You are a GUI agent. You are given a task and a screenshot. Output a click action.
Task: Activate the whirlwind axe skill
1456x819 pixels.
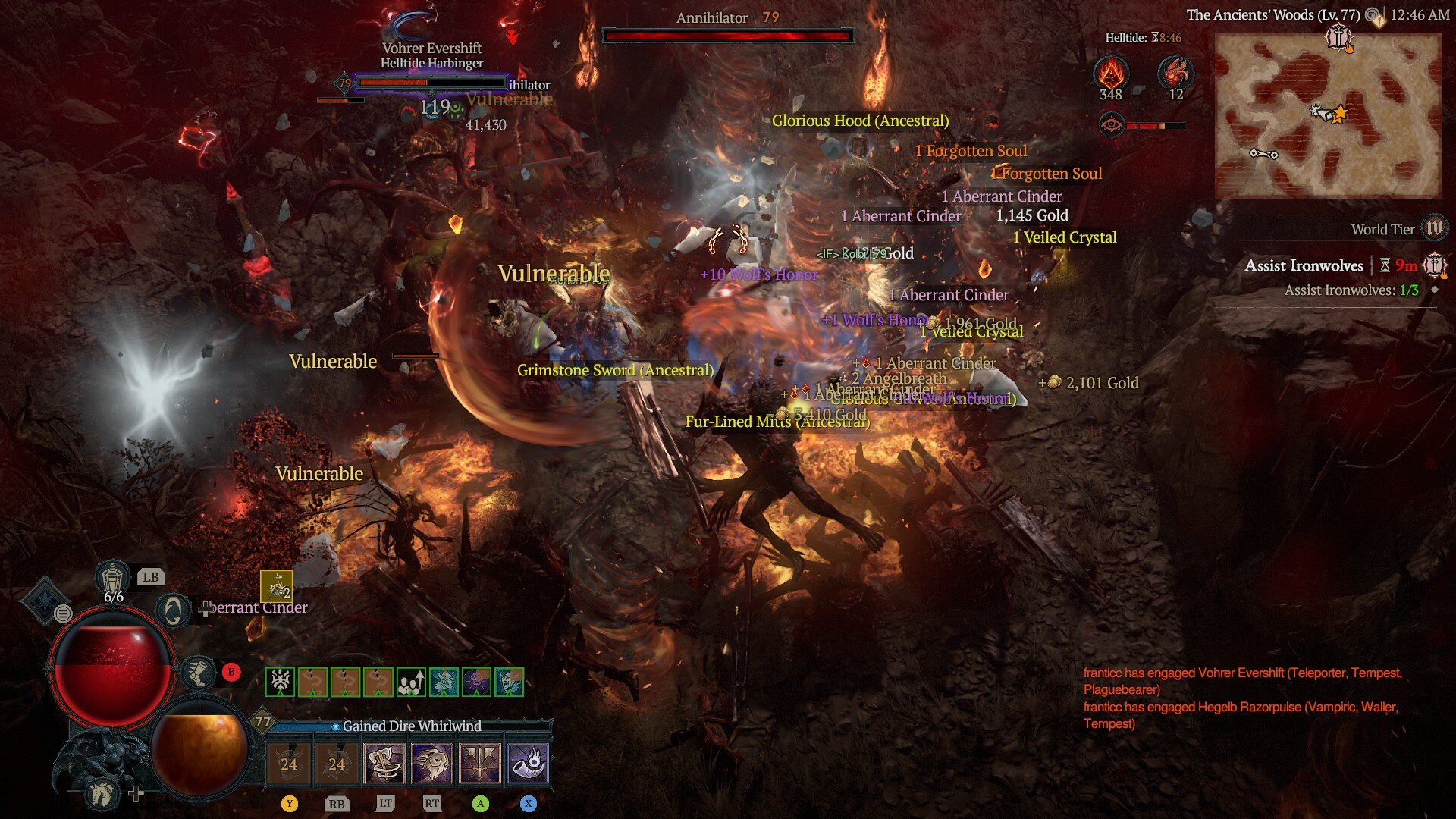tap(384, 763)
